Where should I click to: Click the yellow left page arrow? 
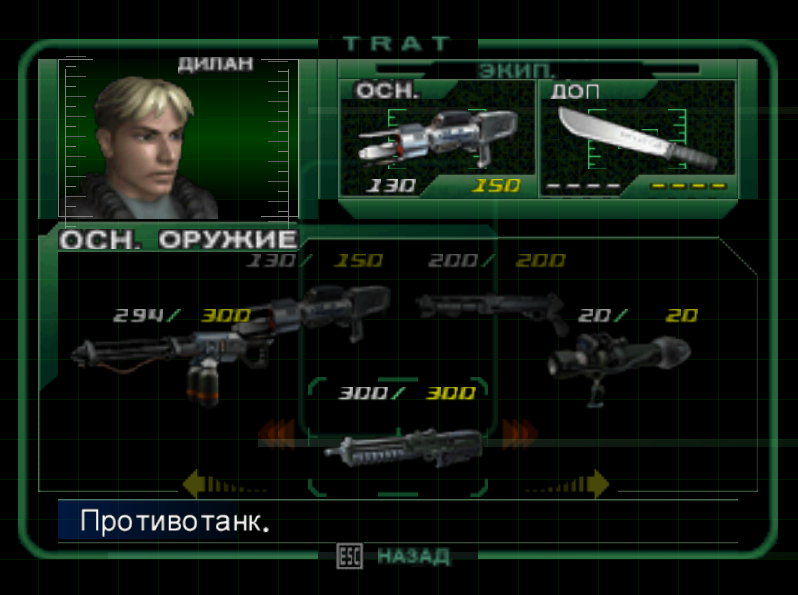(200, 485)
